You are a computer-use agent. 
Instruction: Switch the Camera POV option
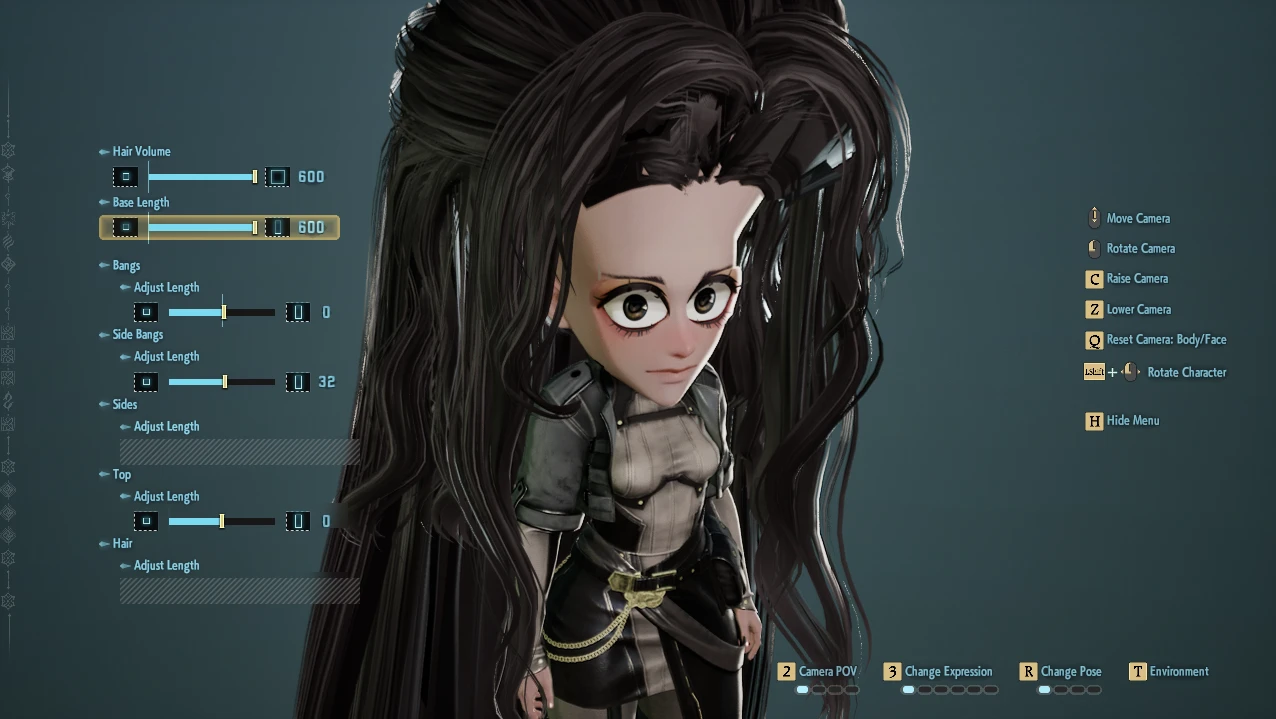(x=818, y=672)
